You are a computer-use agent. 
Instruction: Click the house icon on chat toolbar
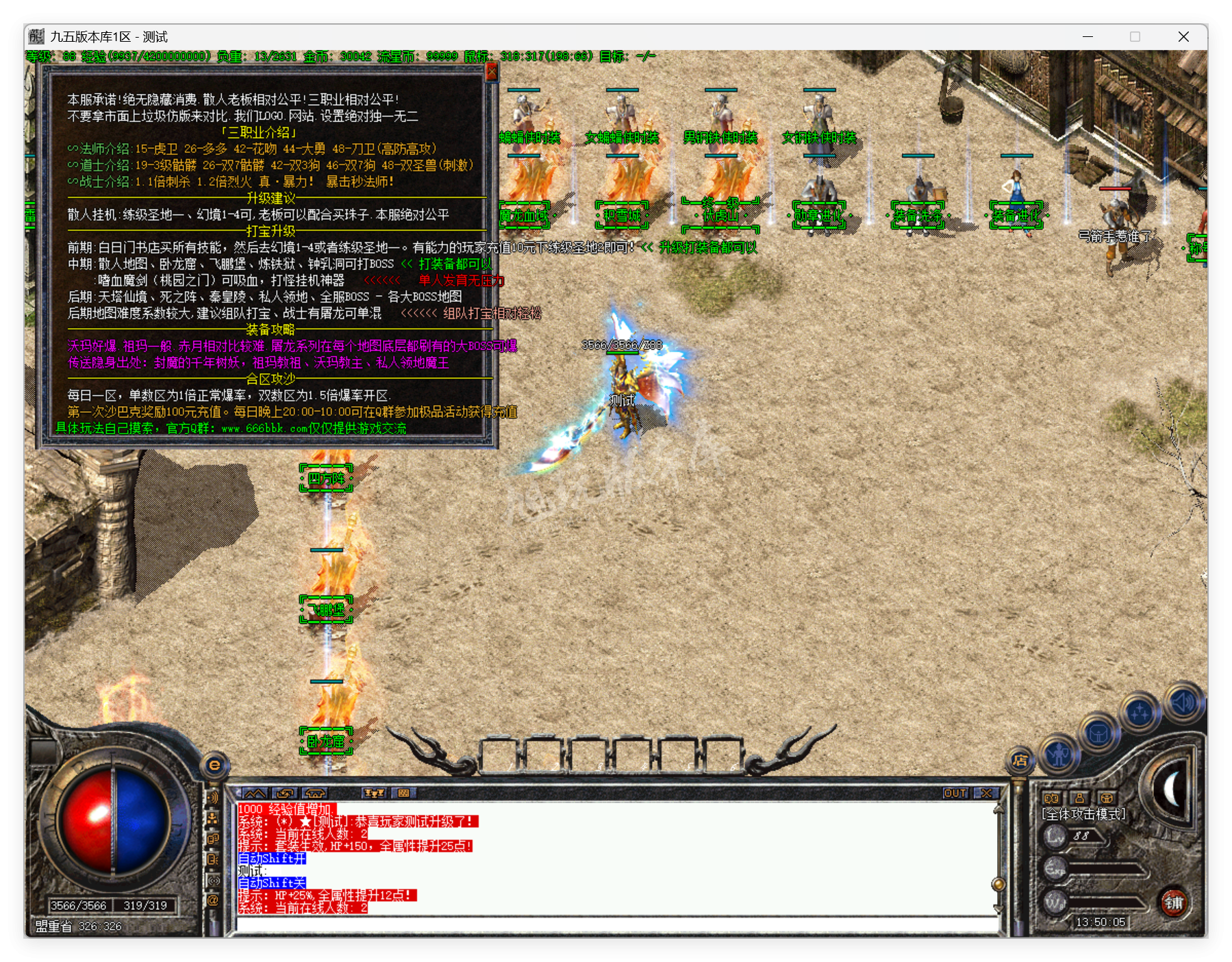point(315,794)
